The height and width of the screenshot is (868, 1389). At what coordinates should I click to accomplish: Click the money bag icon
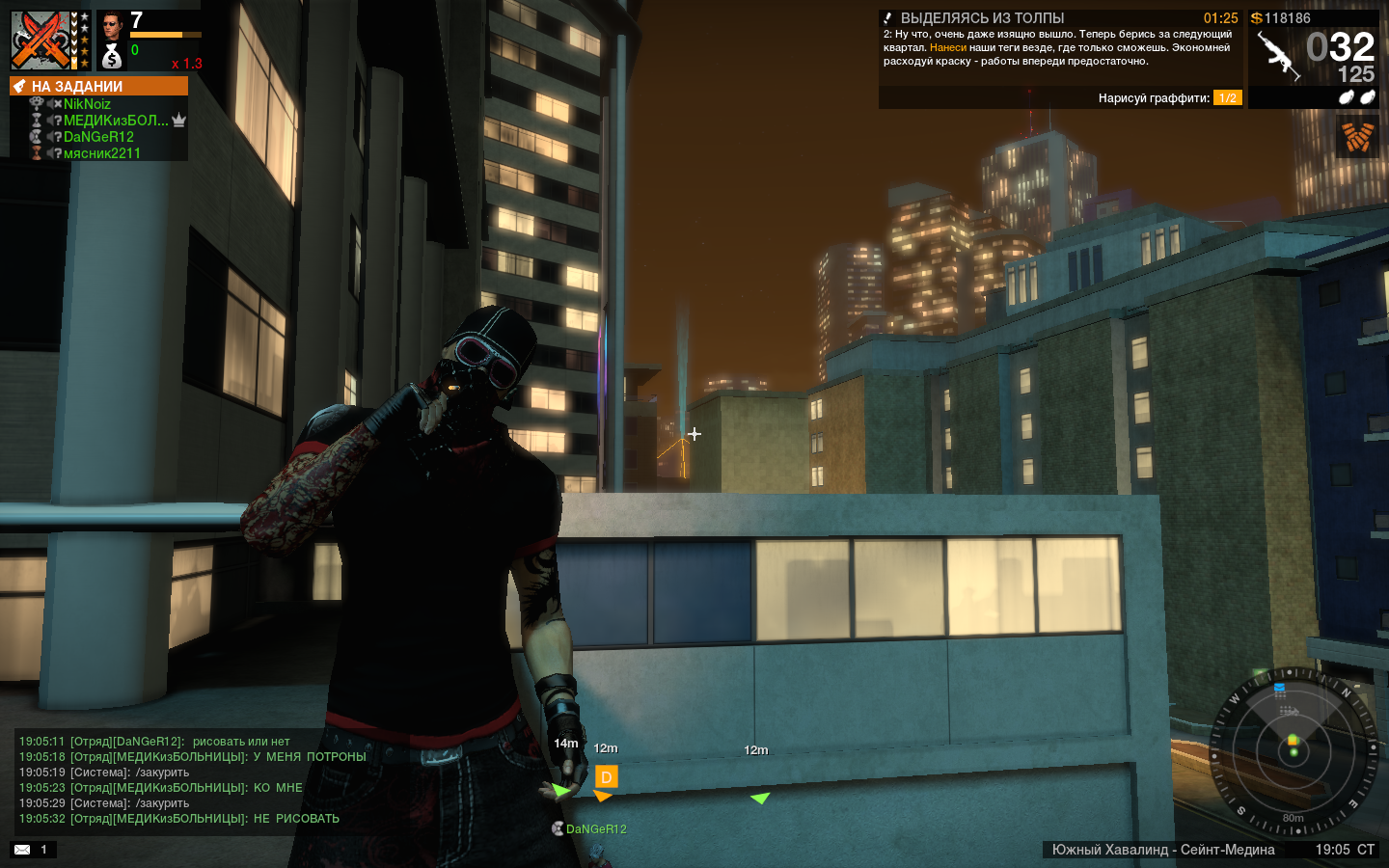(x=112, y=58)
